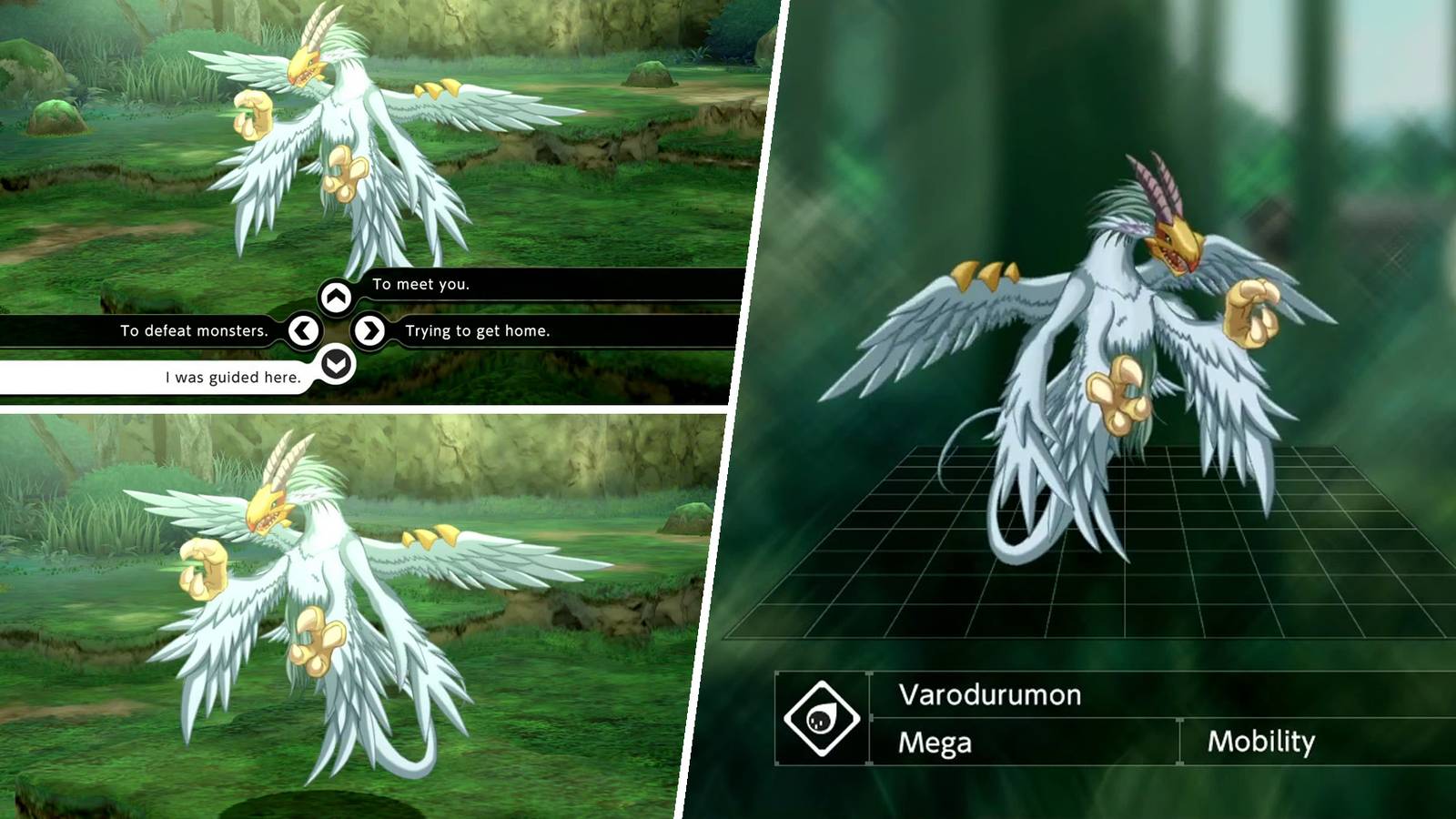This screenshot has width=1456, height=819.
Task: Collapse the leftward dialogue option banner
Action: (x=303, y=329)
